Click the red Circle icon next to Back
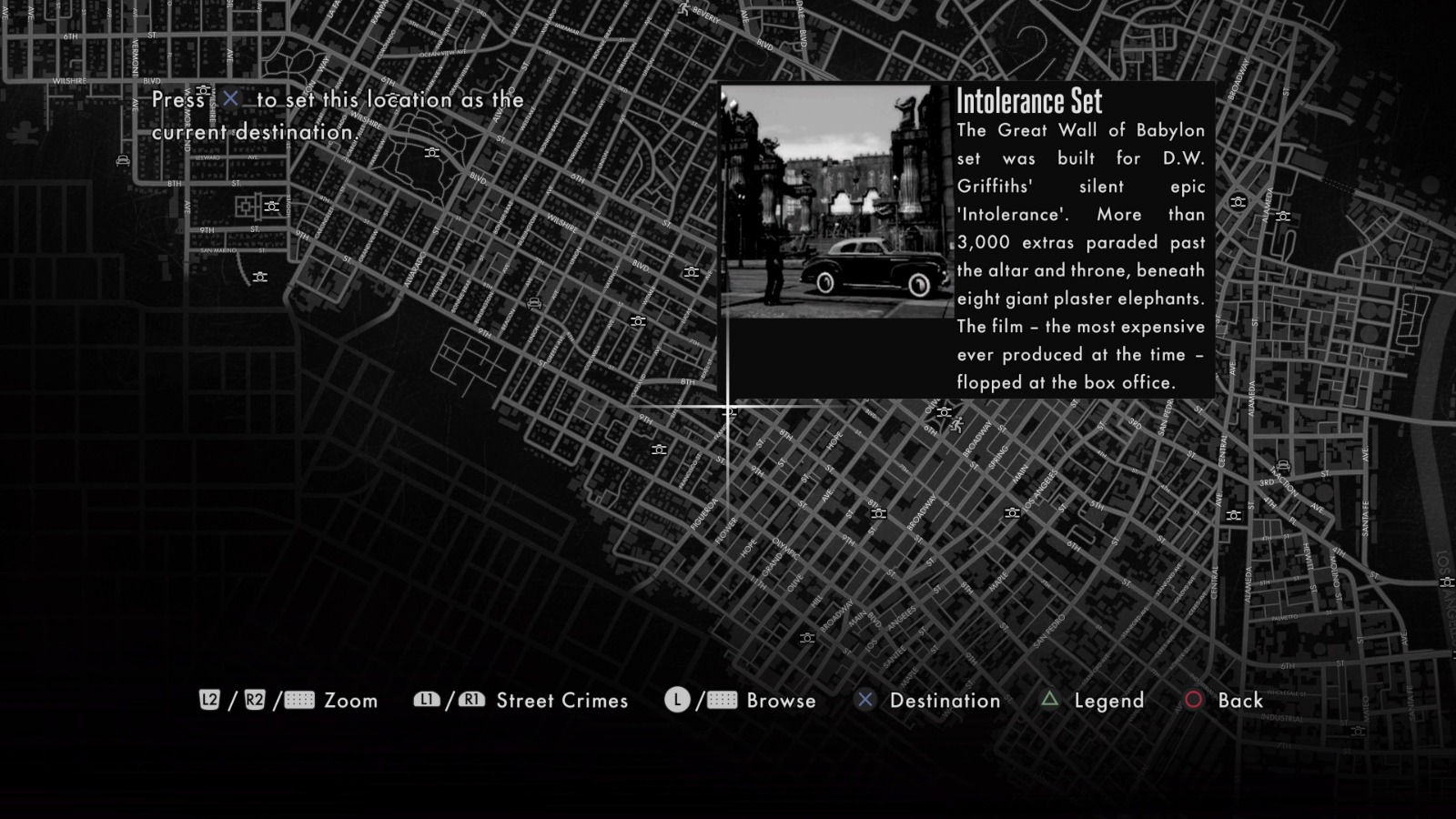Image resolution: width=1456 pixels, height=819 pixels. coord(1195,701)
